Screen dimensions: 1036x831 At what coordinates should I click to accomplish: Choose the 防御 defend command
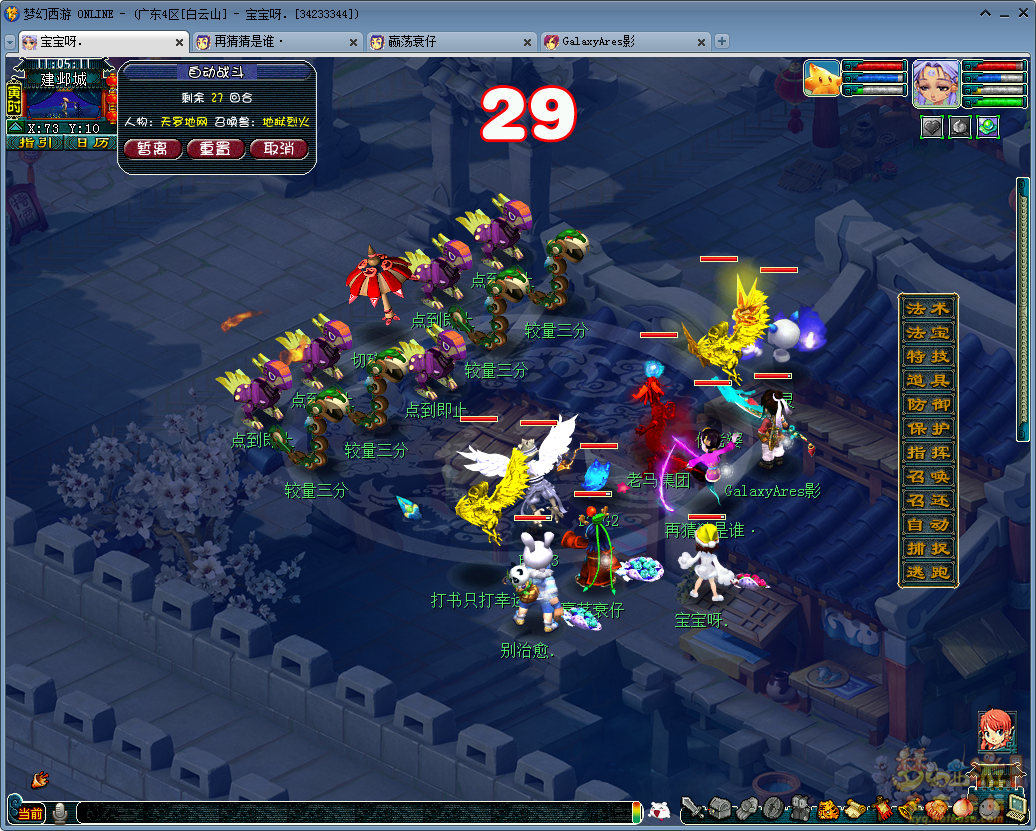pyautogui.click(x=928, y=404)
